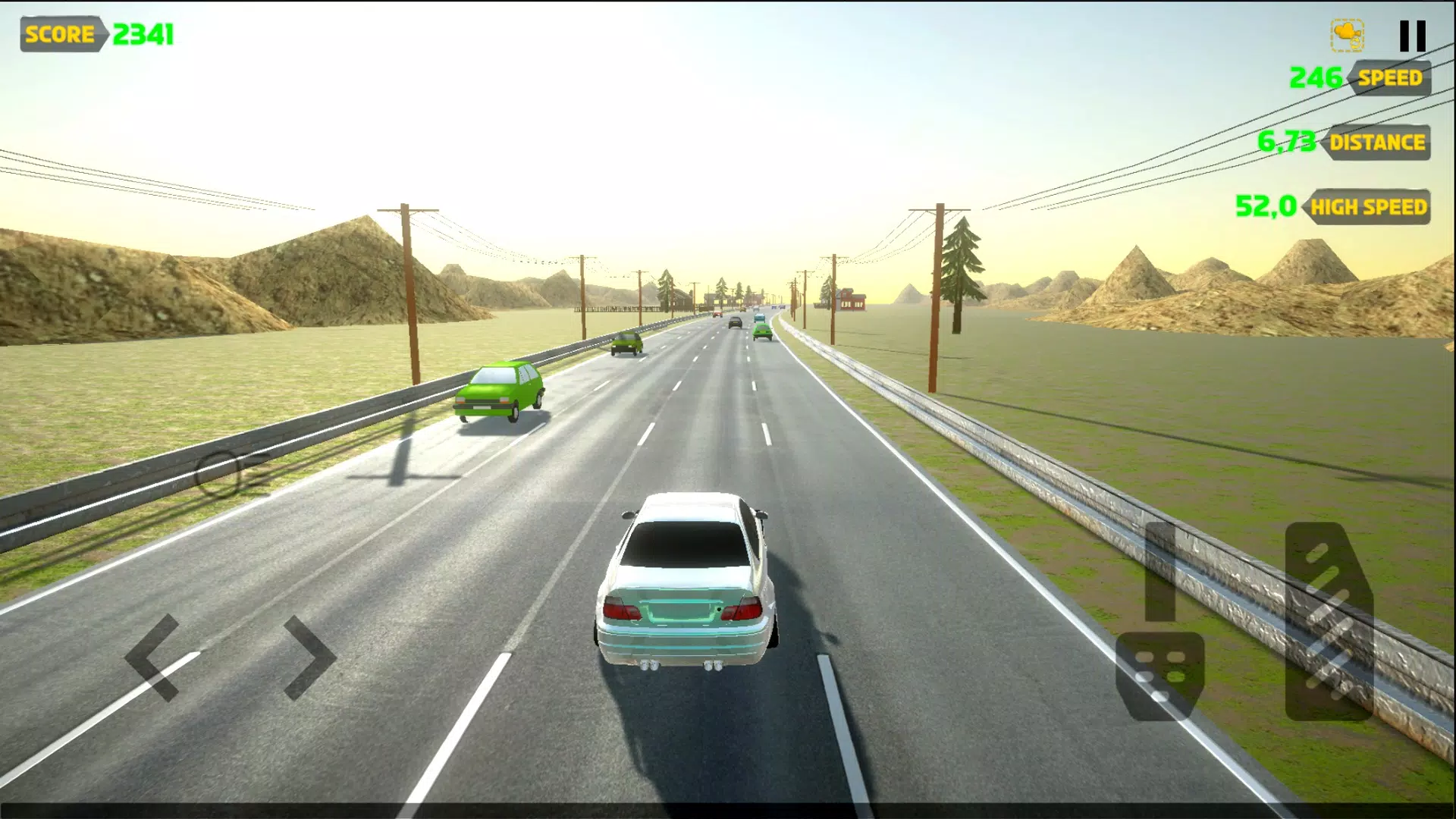Steer left with the left arrow

(155, 657)
